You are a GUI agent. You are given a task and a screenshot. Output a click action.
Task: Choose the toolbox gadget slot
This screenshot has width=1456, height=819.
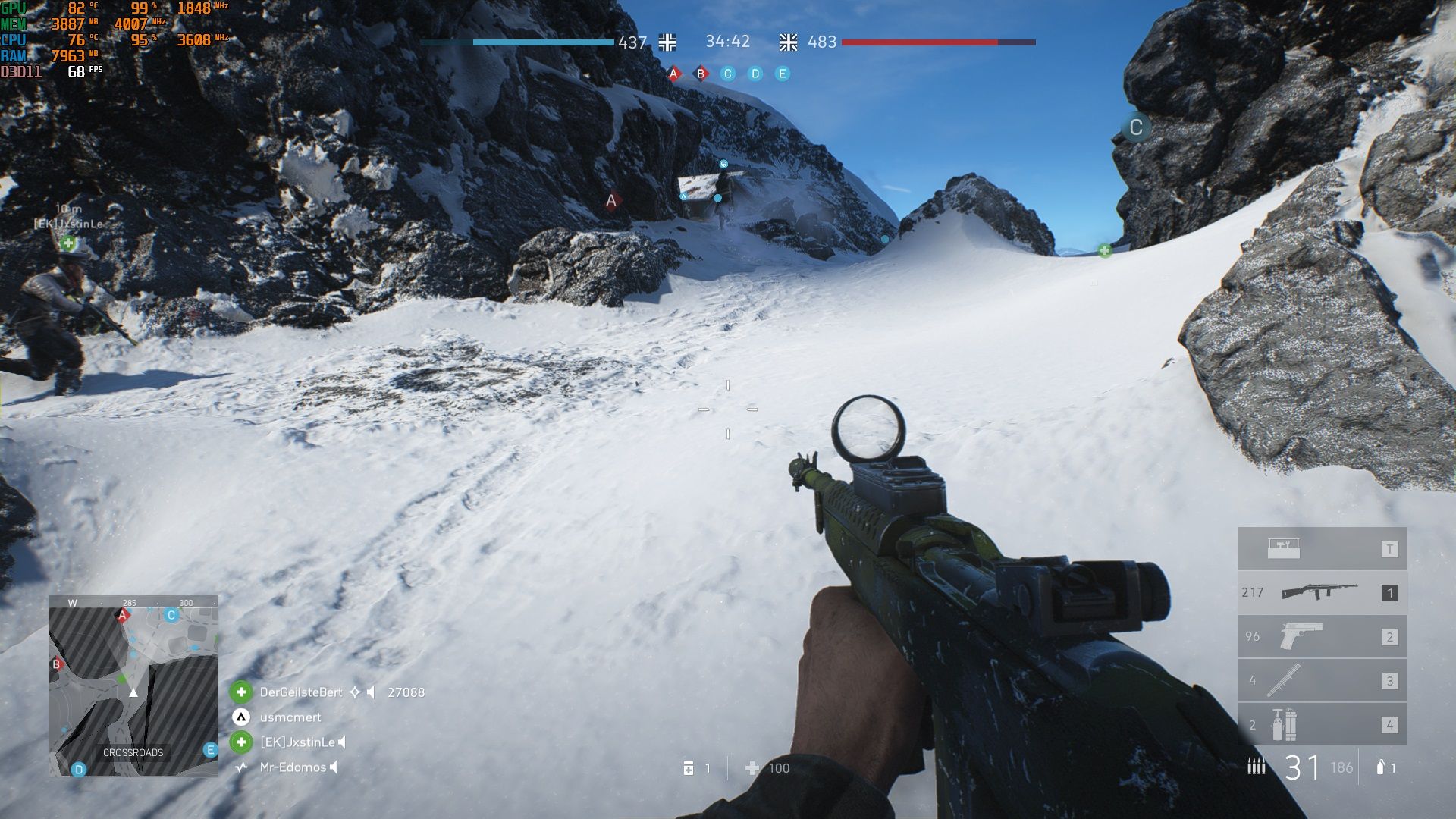tap(1322, 548)
